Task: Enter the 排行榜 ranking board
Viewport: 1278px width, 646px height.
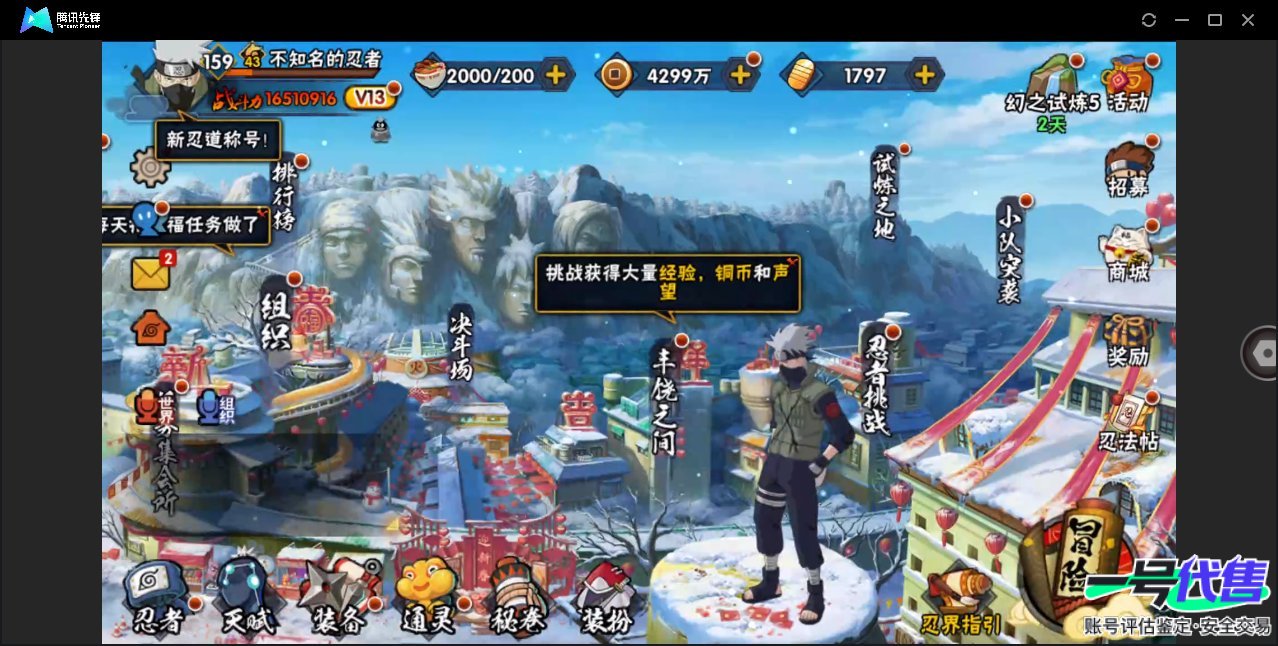Action: [x=285, y=195]
